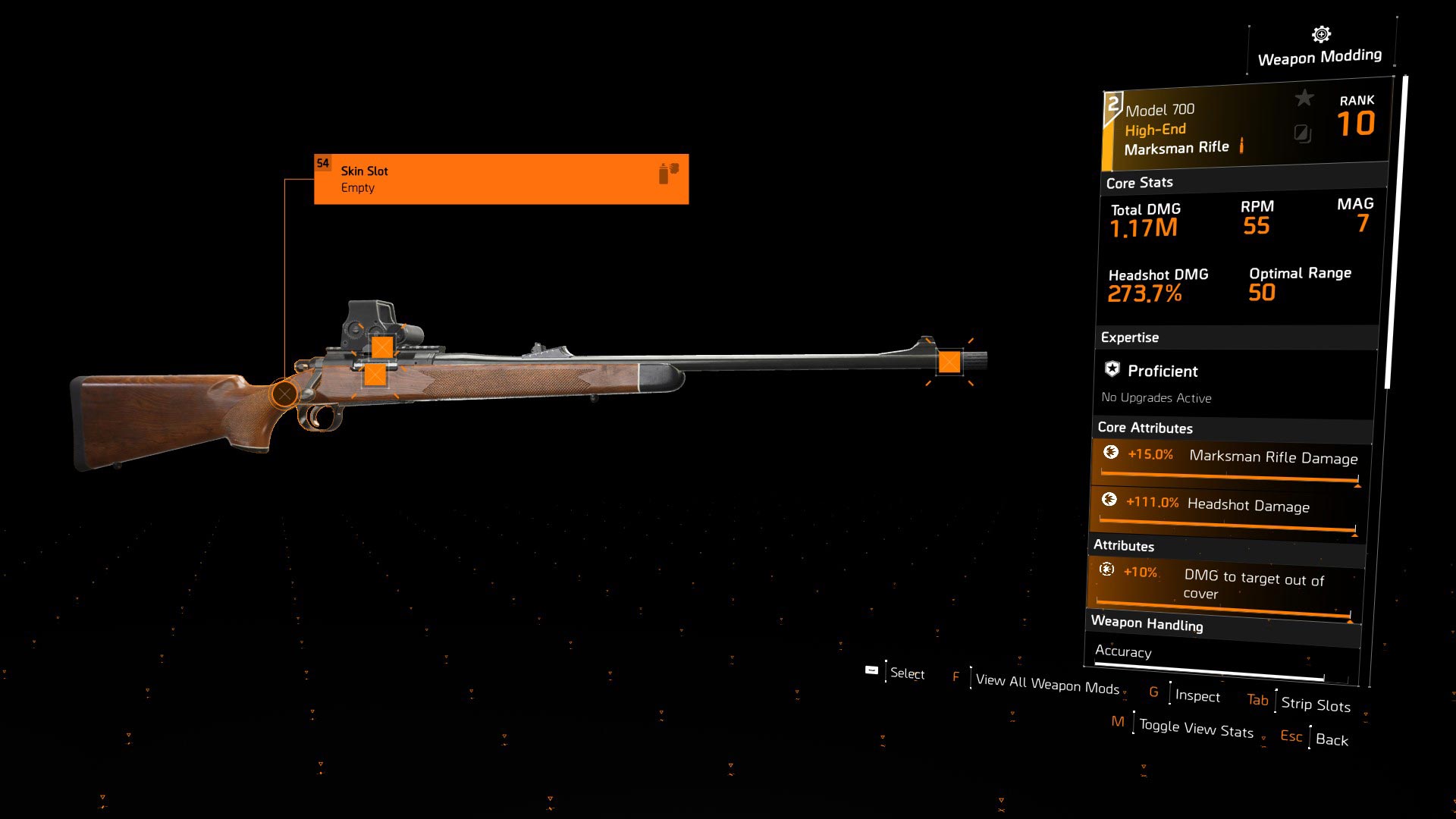Click the ammo bullet icon beside Marksman Rifle
The image size is (1456, 819).
click(1242, 147)
